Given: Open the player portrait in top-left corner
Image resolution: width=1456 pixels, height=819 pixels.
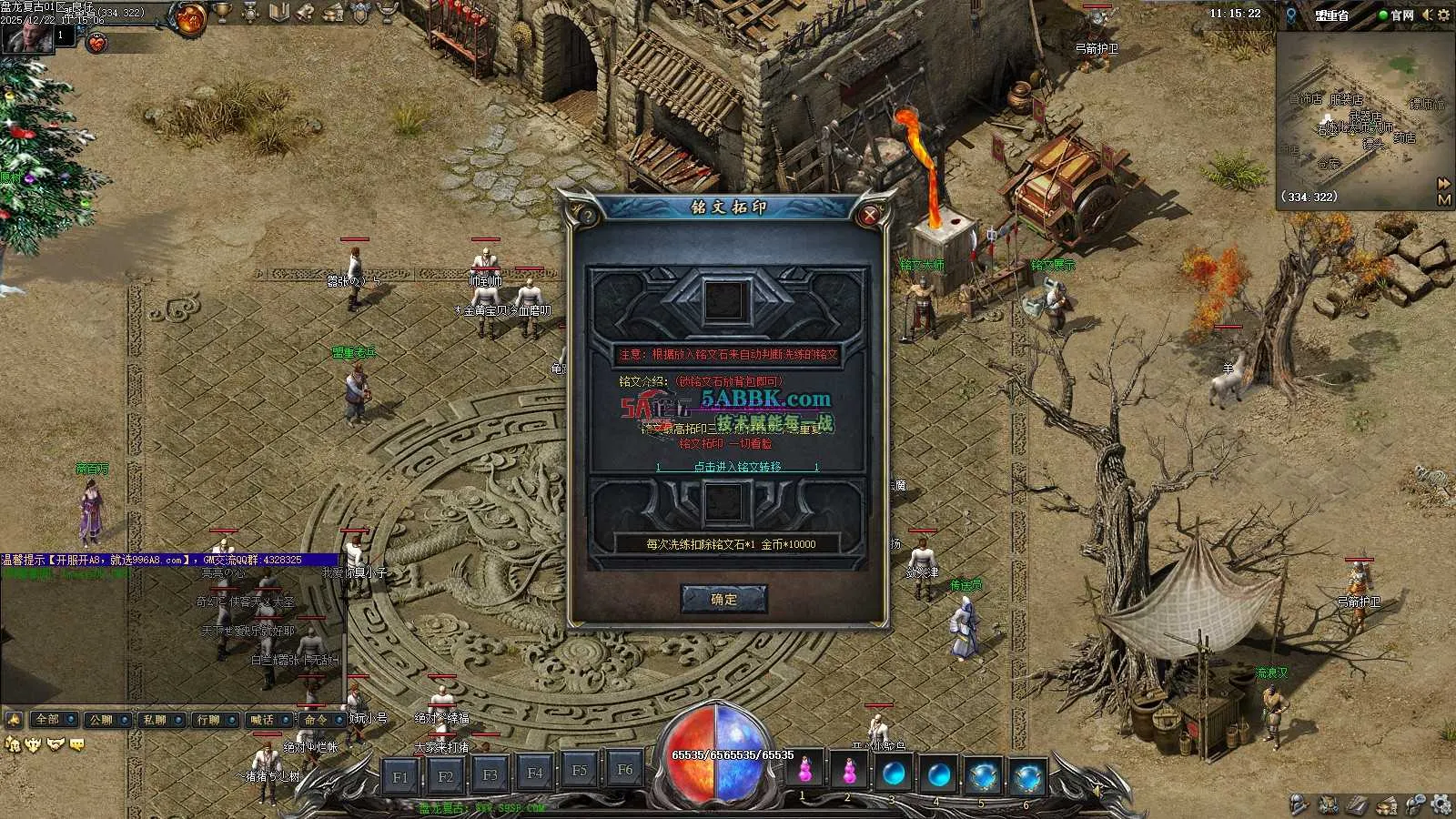Looking at the screenshot, I should pyautogui.click(x=24, y=36).
